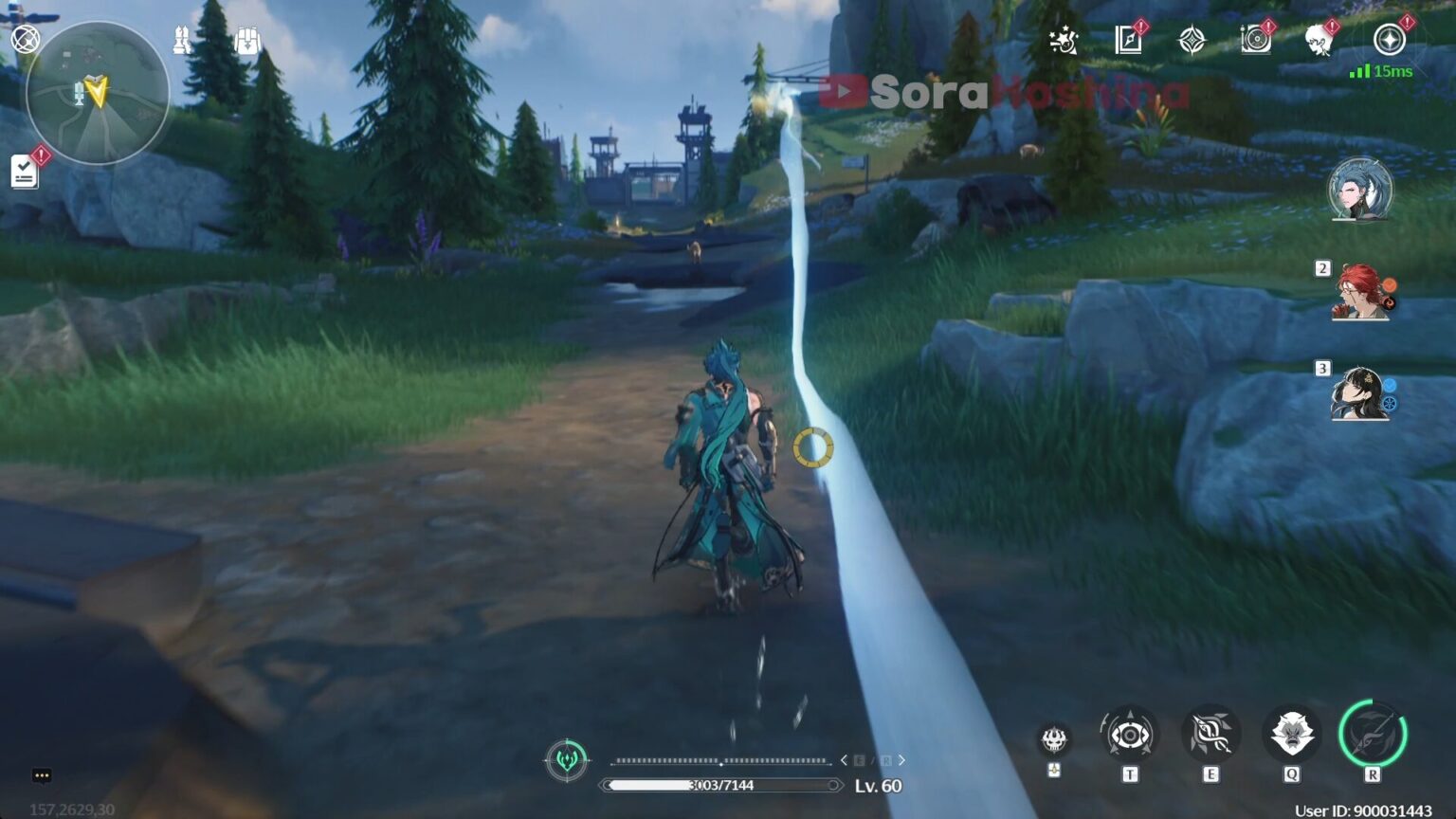Click the 15ms ping indicator
The width and height of the screenshot is (1456, 819).
[1381, 70]
